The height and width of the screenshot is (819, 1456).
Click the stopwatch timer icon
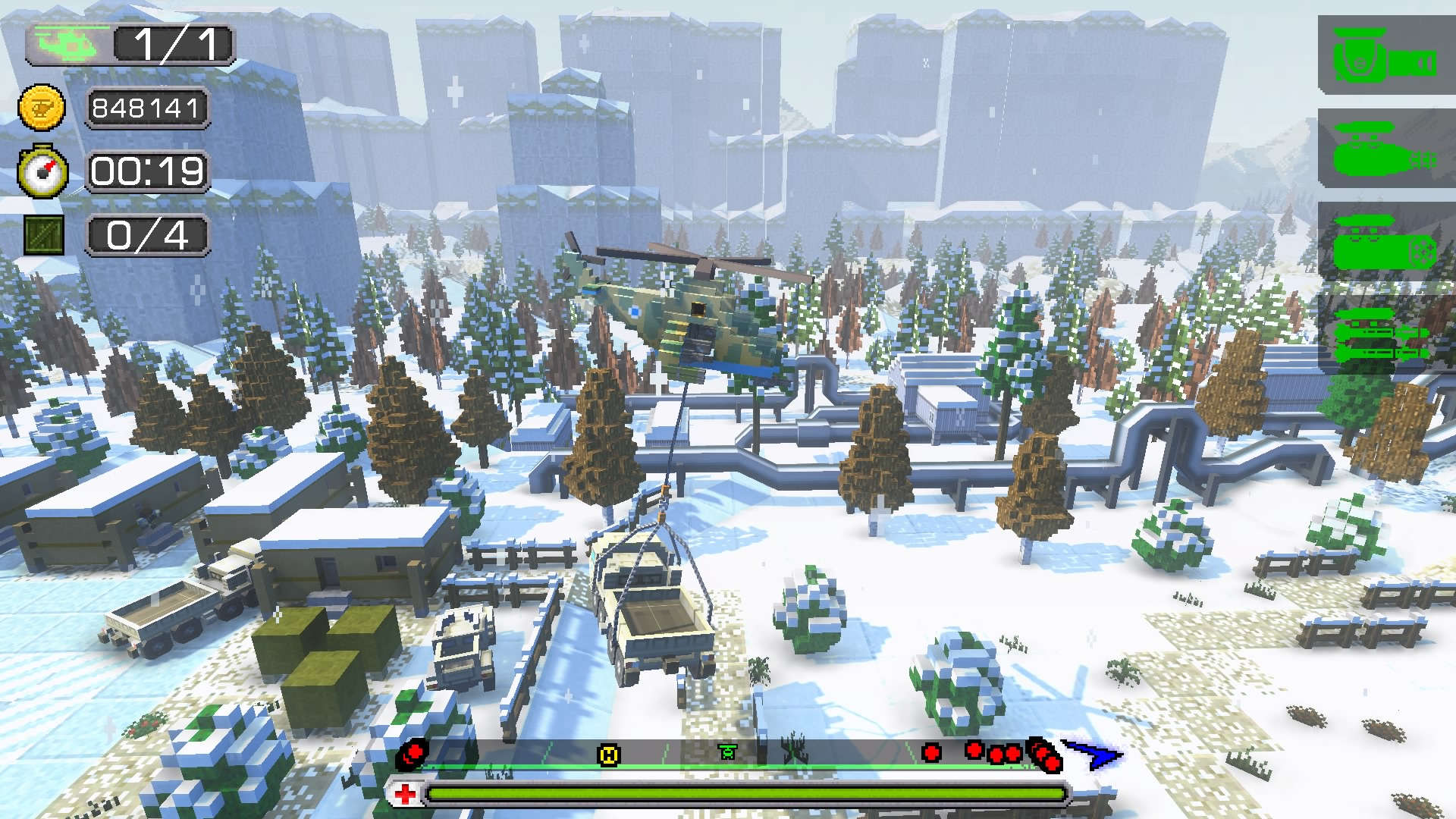point(43,171)
